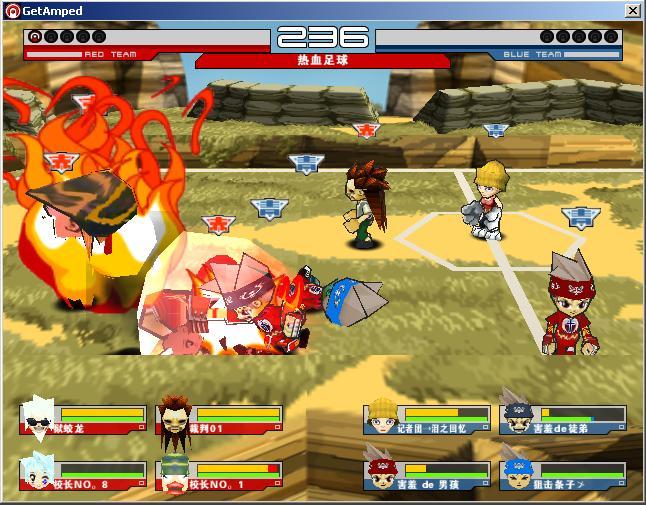Select the 害羞 de 男孩 player portrait
The image size is (646, 505).
pos(383,473)
